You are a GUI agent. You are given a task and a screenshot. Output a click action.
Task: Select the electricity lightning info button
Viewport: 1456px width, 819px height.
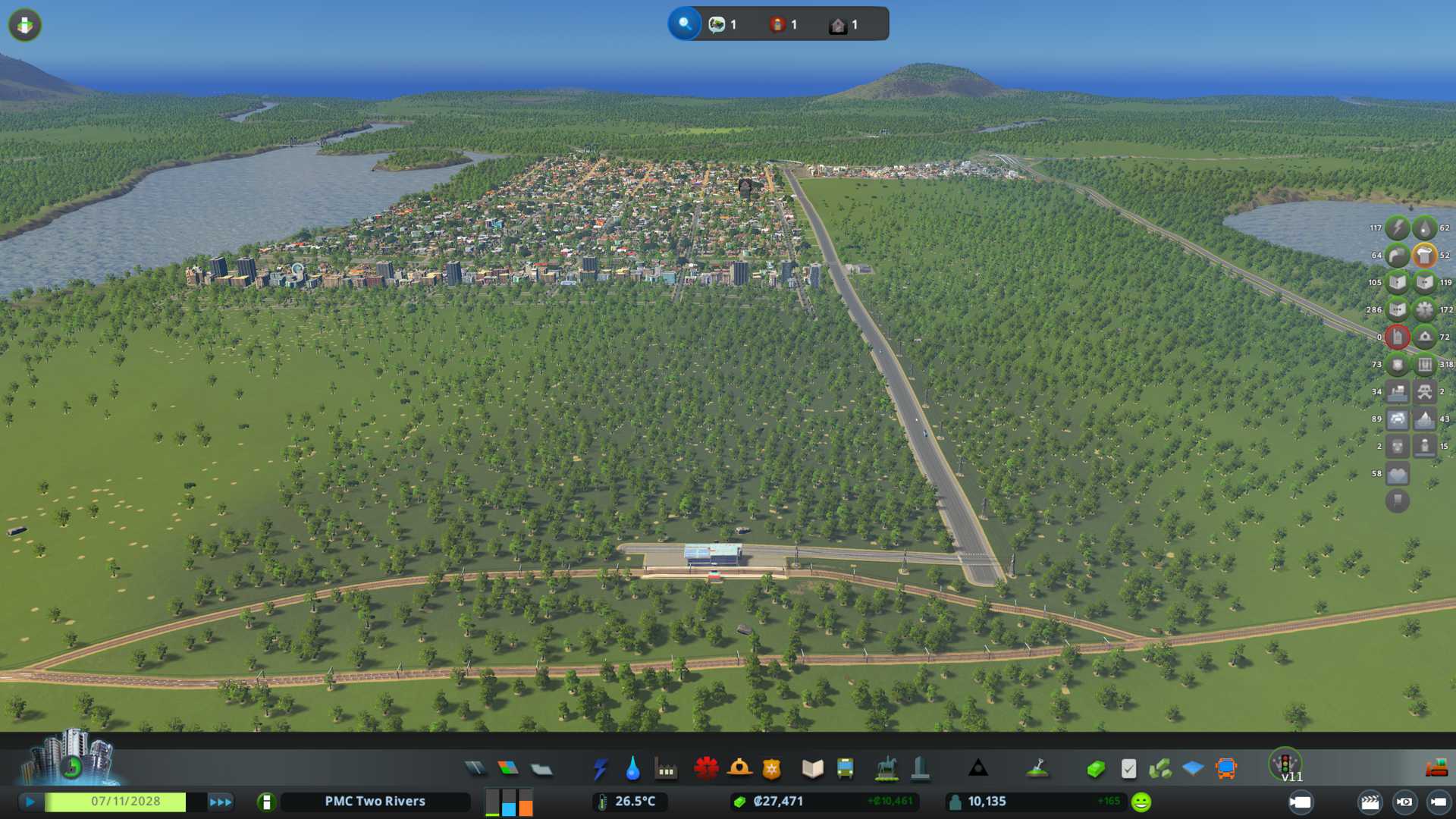point(1397,227)
